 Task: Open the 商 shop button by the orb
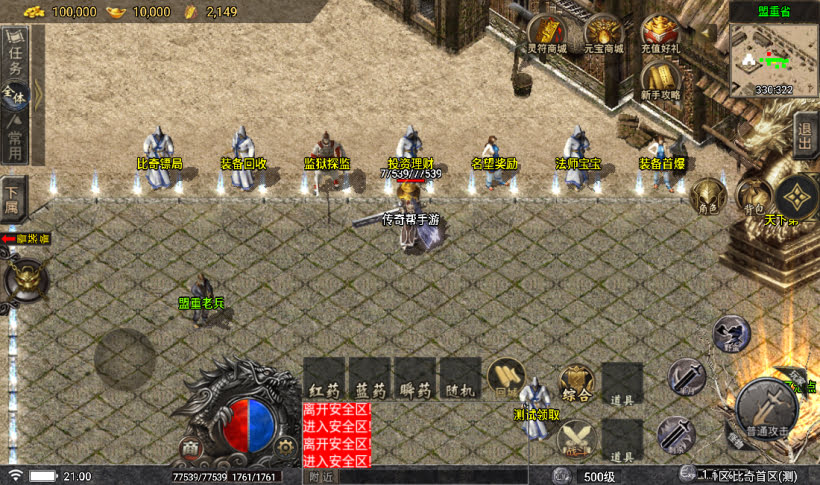tap(191, 447)
